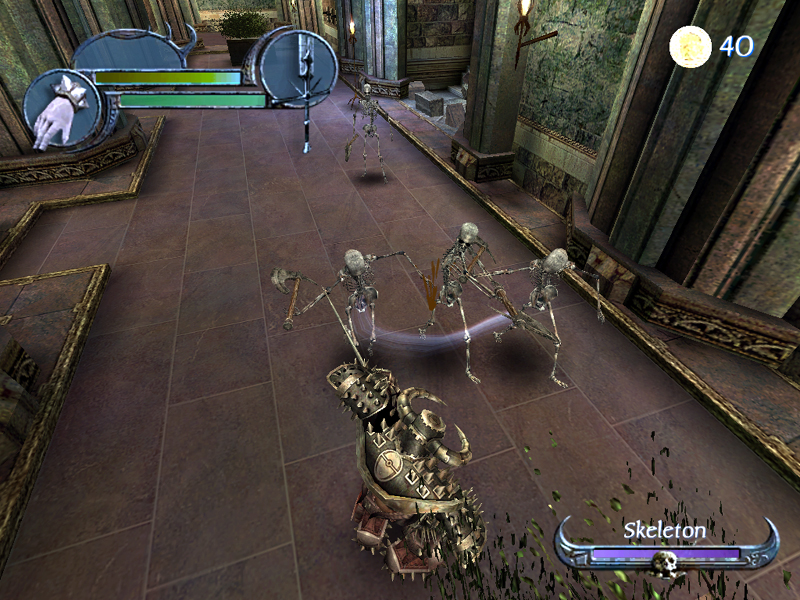Select the gauntlet hand icon
The height and width of the screenshot is (600, 800).
[59, 111]
